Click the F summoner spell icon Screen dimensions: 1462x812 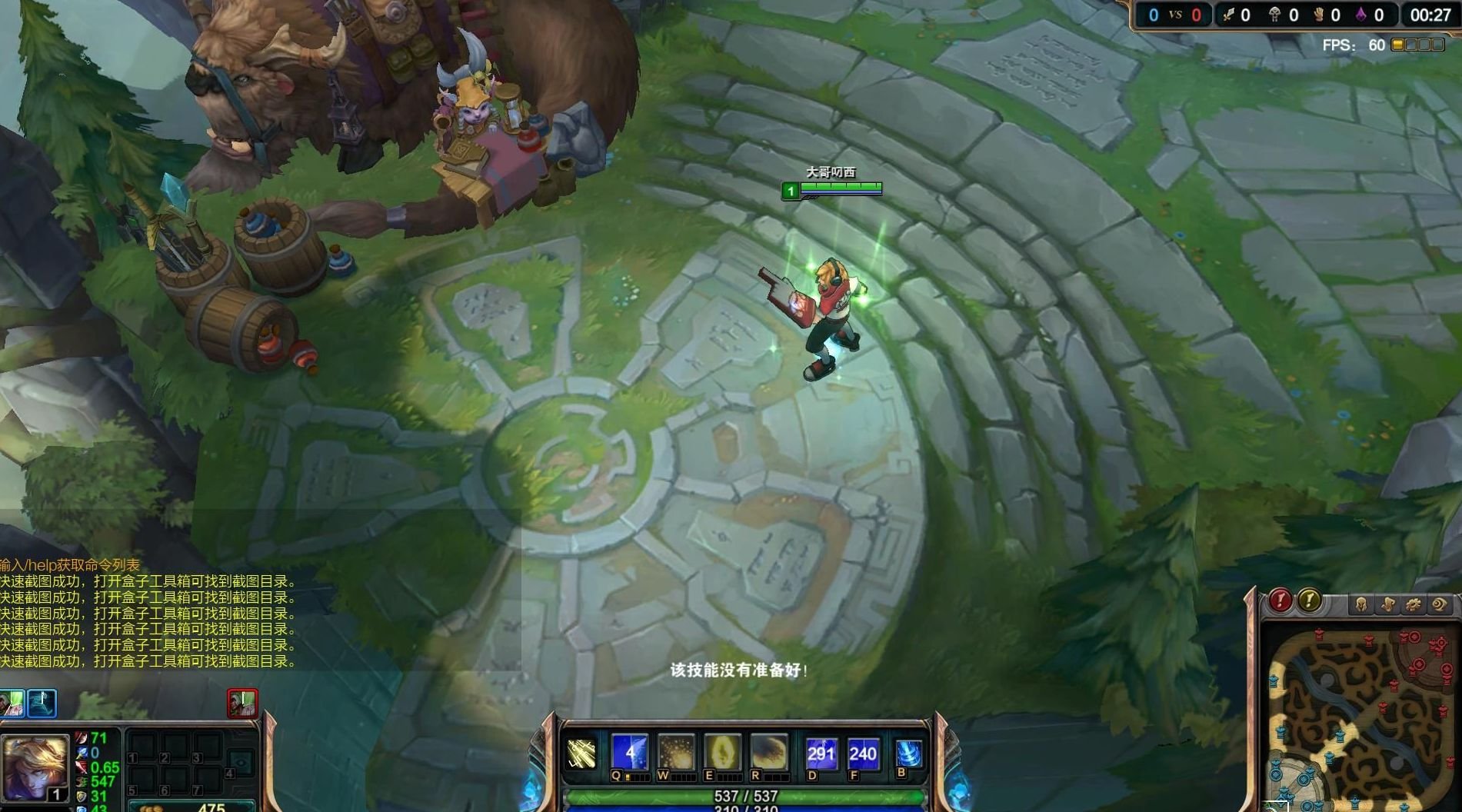coord(862,751)
